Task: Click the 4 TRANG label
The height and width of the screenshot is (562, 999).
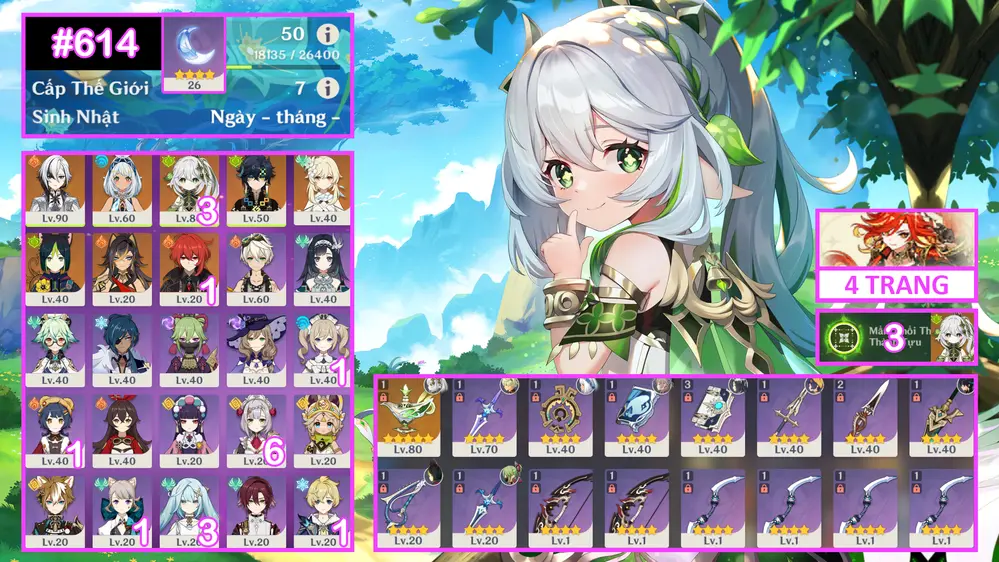Action: tap(896, 285)
